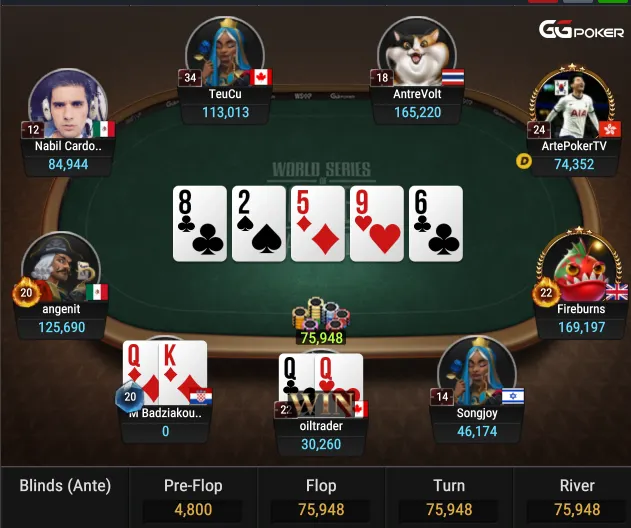Jump to the River street tab

(577, 497)
